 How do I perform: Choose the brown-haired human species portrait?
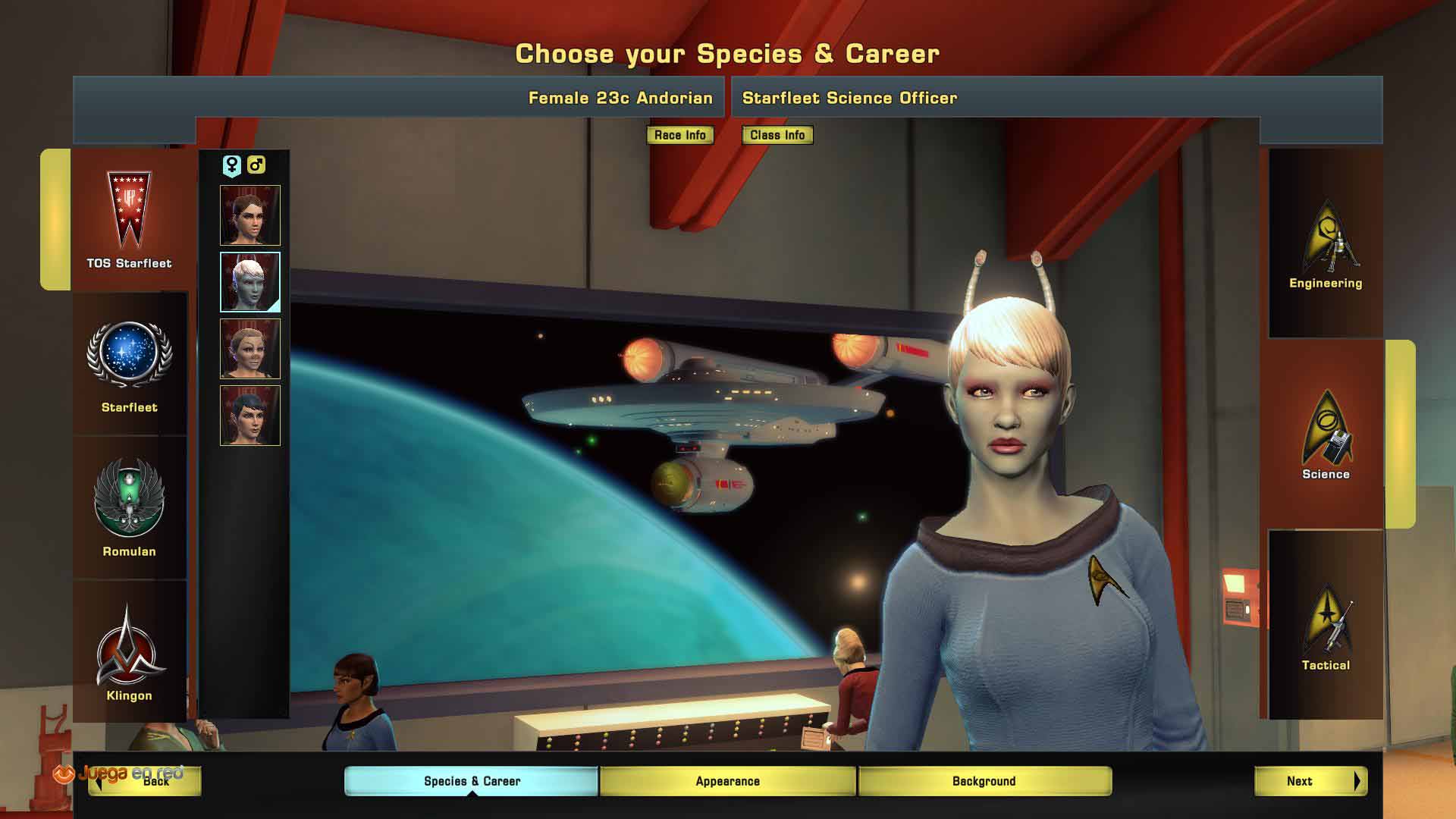click(250, 215)
